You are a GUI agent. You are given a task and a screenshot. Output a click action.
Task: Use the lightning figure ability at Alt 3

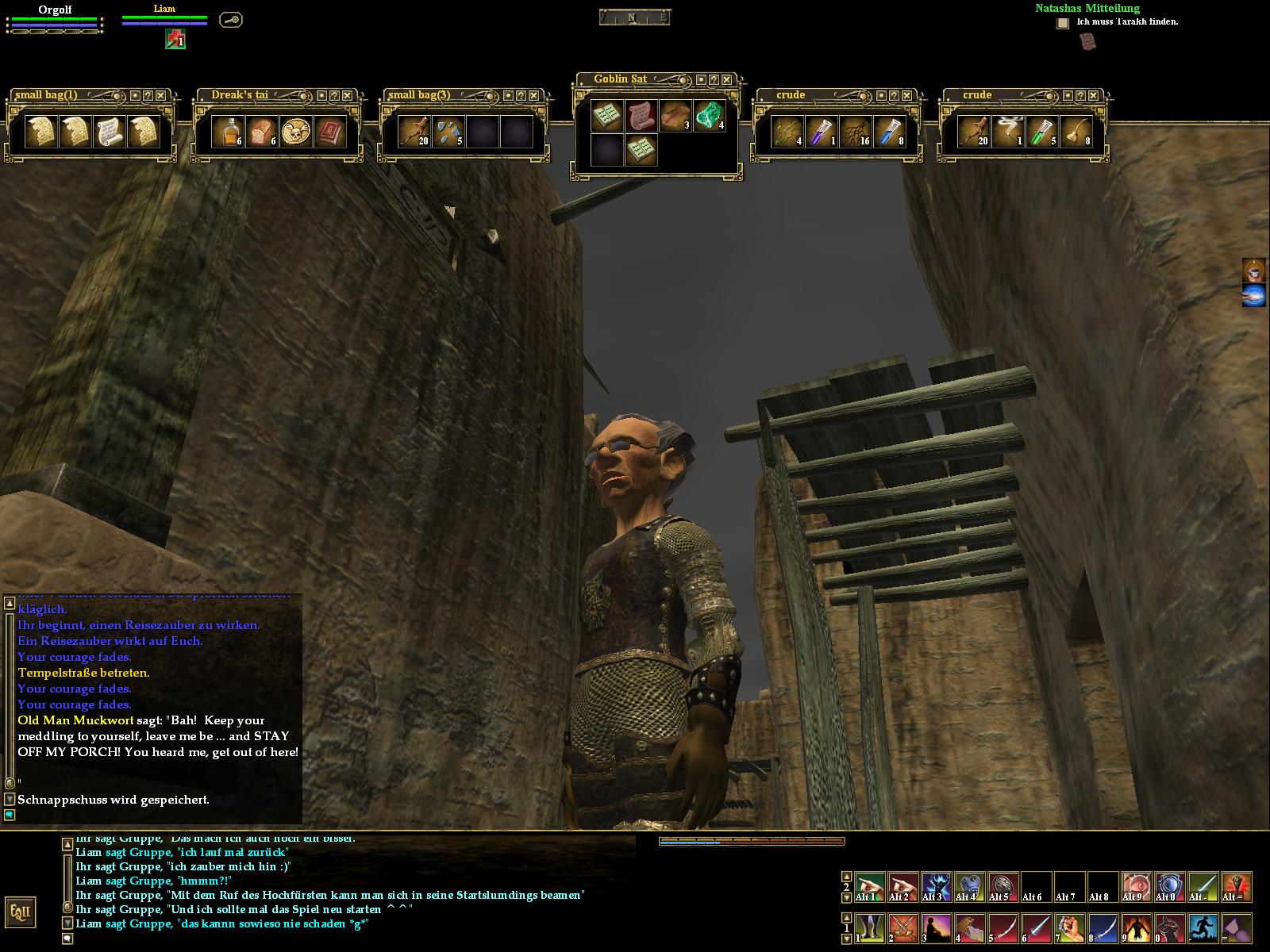[x=937, y=886]
